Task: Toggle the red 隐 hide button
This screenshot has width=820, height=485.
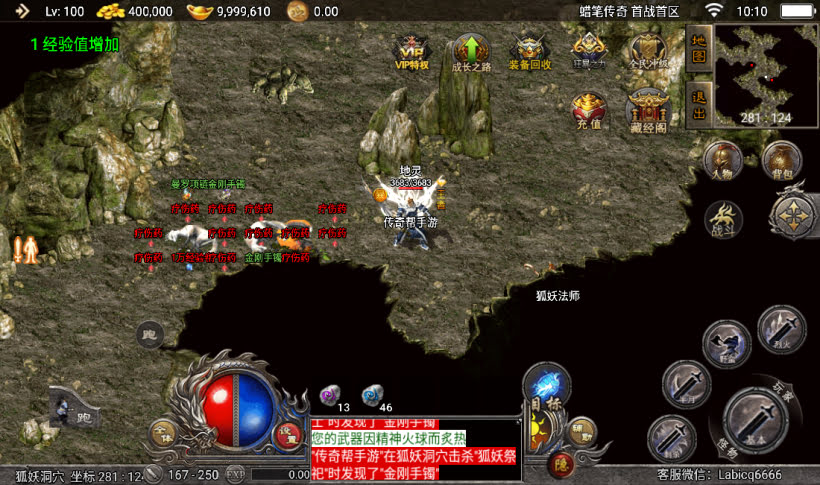Action: point(560,464)
